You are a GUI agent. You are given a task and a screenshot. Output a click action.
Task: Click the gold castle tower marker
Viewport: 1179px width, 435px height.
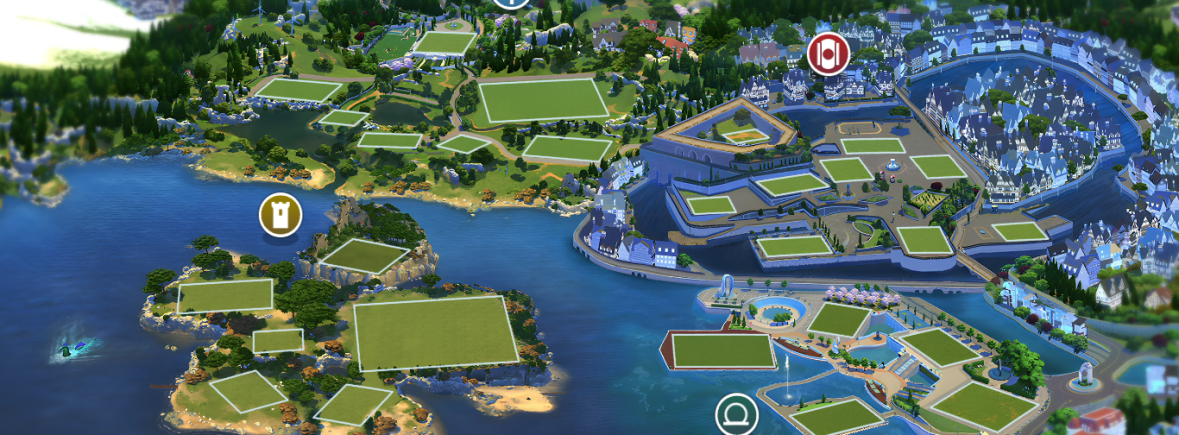(x=280, y=215)
